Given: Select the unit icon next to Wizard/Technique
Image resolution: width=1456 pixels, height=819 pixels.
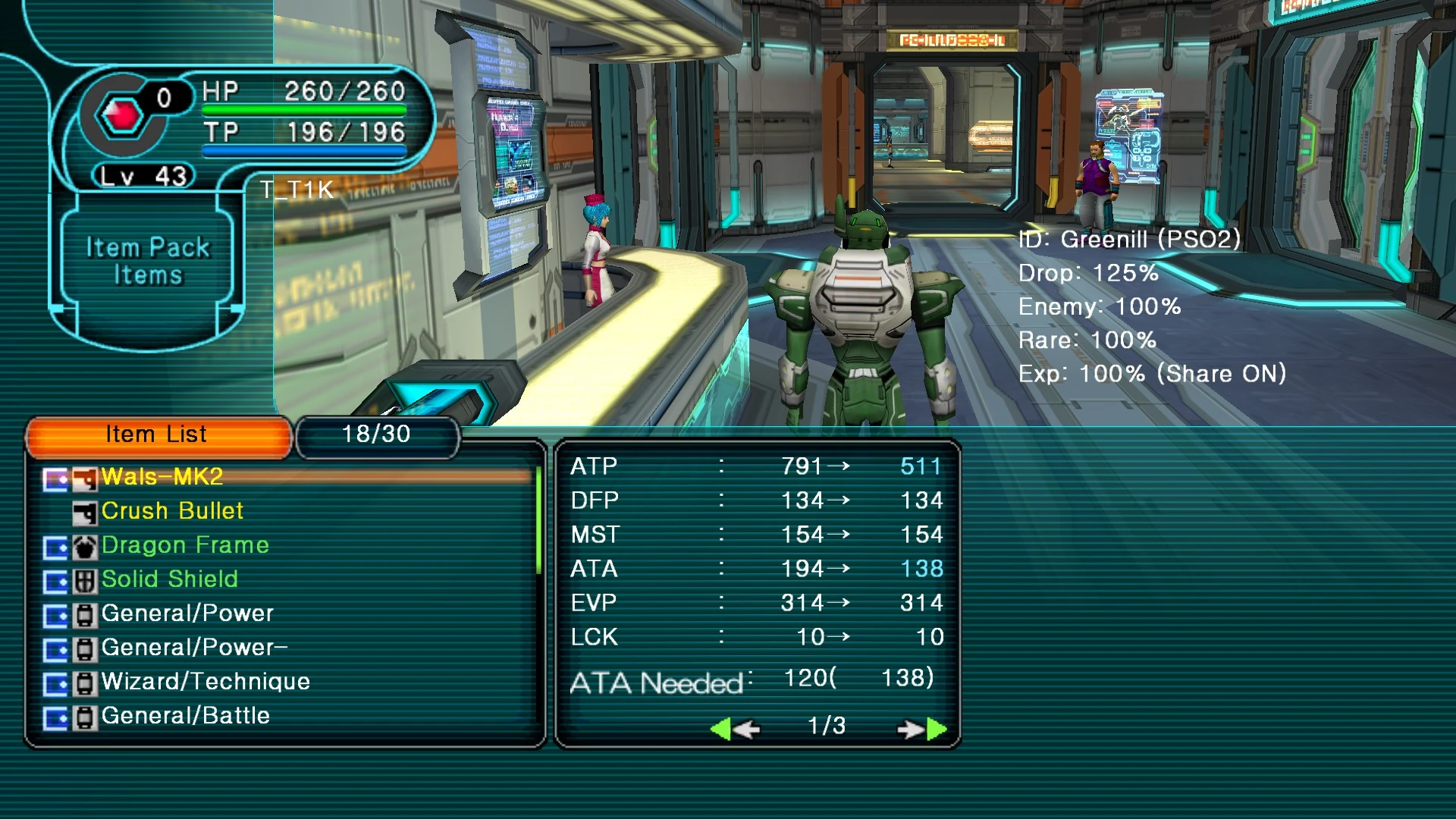Looking at the screenshot, I should (x=86, y=681).
